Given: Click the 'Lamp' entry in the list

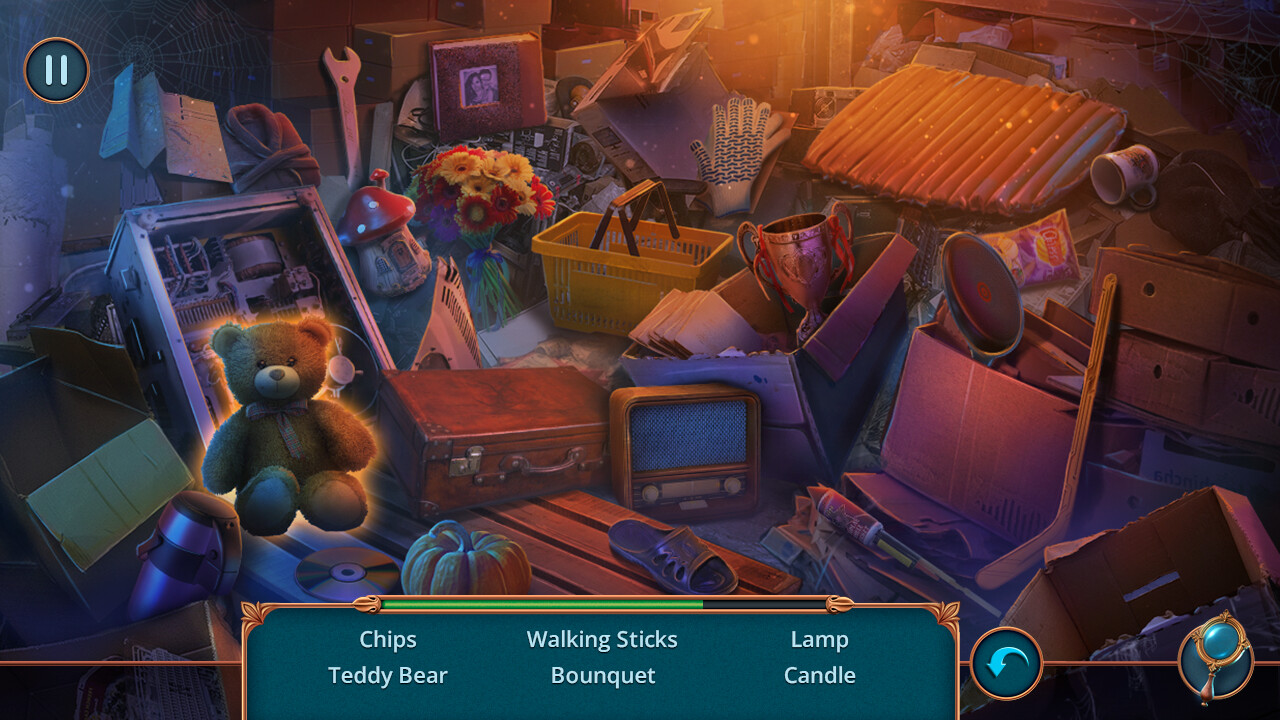Looking at the screenshot, I should pyautogui.click(x=820, y=639).
